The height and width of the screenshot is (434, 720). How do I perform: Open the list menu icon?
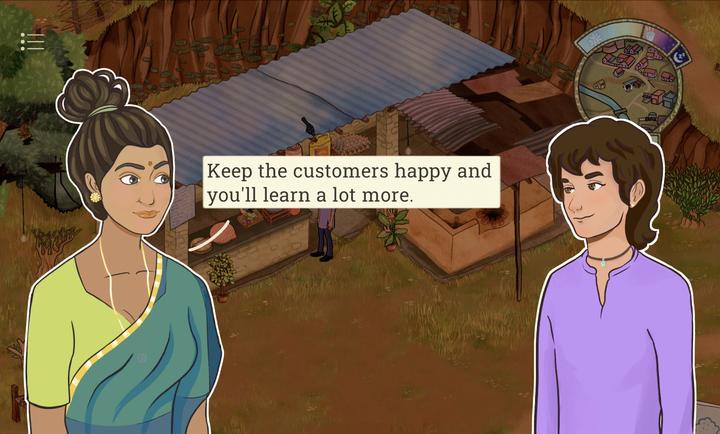pos(33,42)
